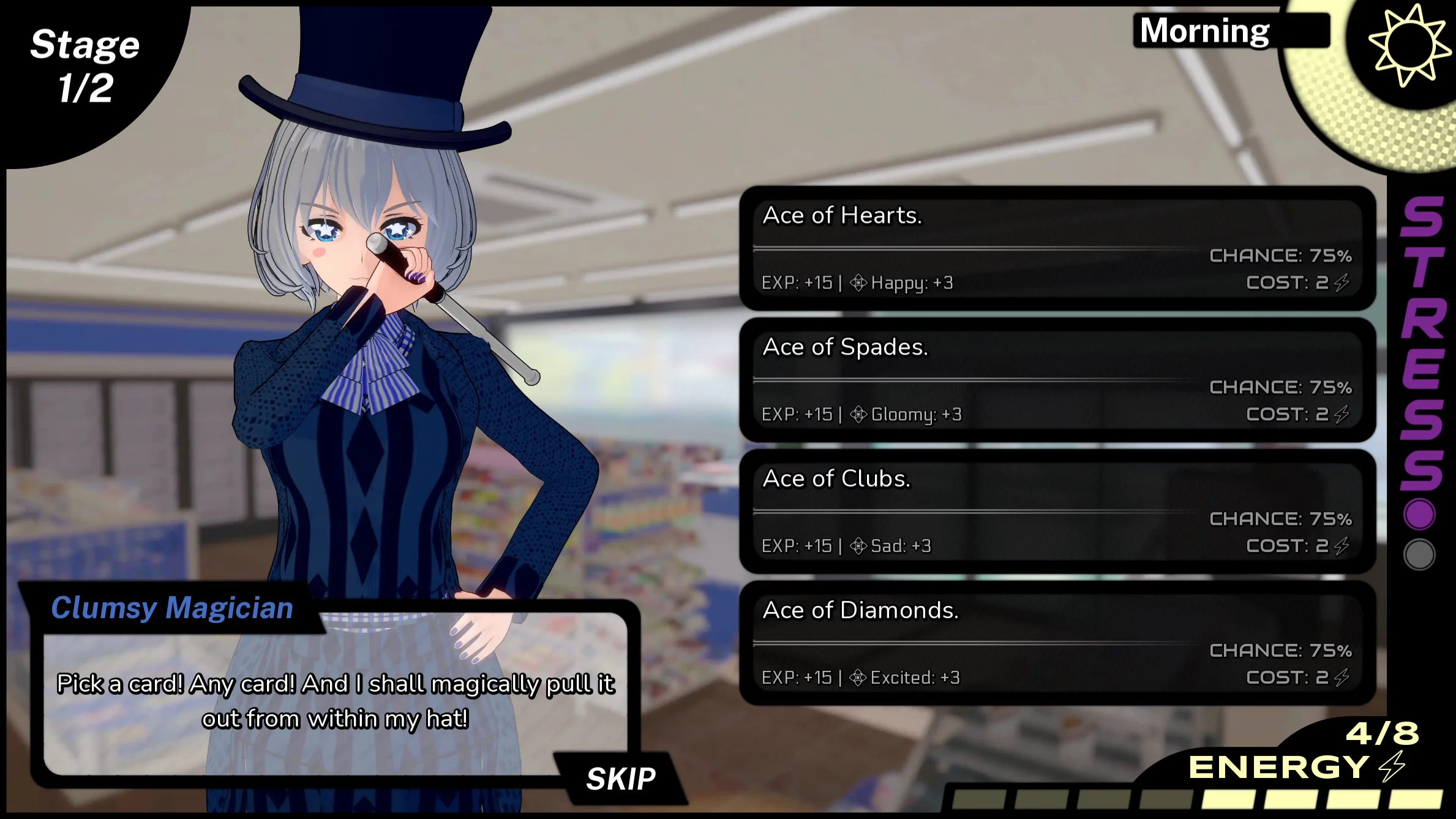Screen dimensions: 1456x819
Task: Skip the Clumsy Magician dialogue
Action: tap(620, 779)
